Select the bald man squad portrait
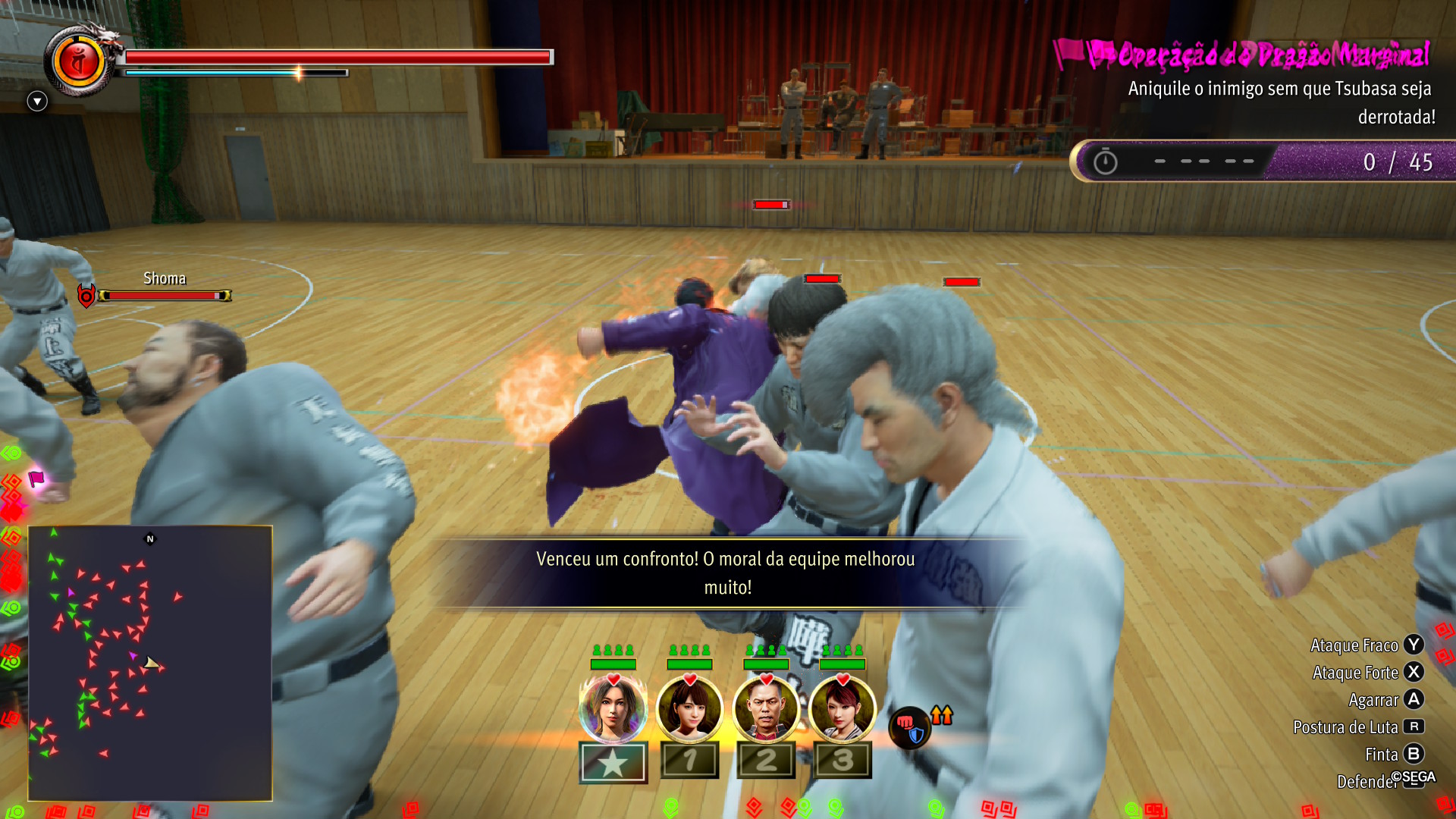The width and height of the screenshot is (1456, 819). (x=766, y=709)
